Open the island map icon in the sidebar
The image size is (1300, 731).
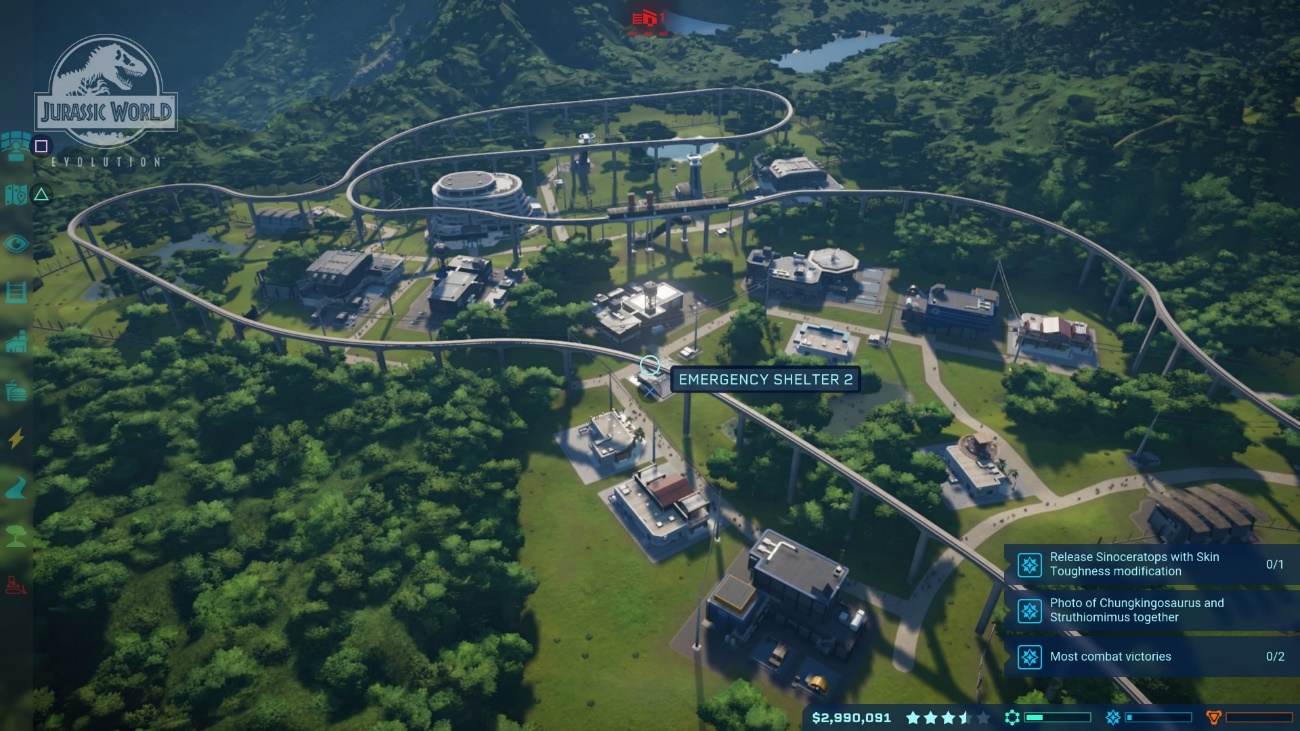point(15,194)
